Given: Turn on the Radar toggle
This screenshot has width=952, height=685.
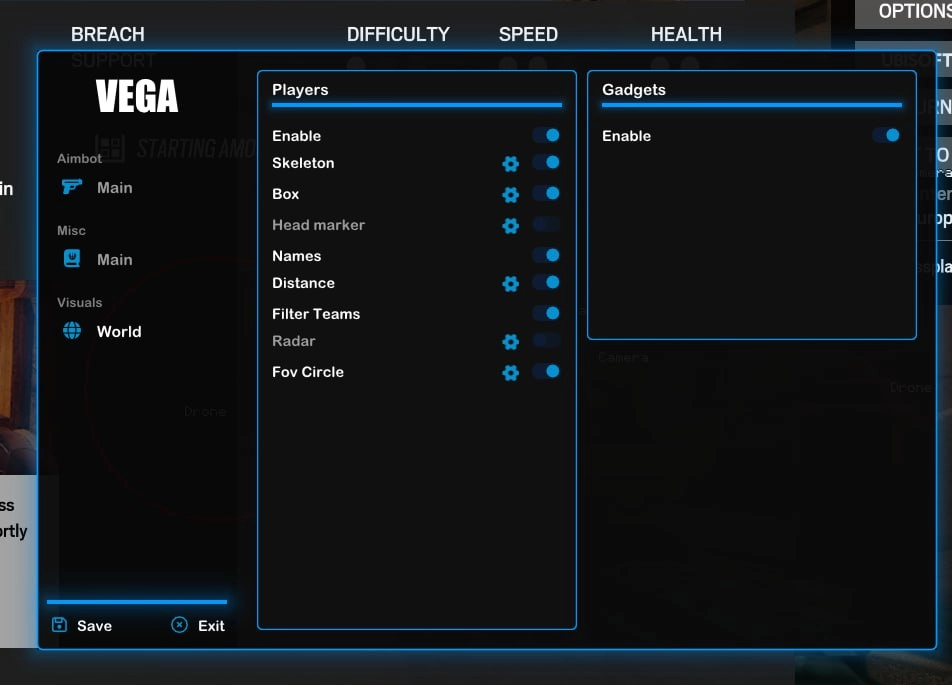Looking at the screenshot, I should 546,340.
